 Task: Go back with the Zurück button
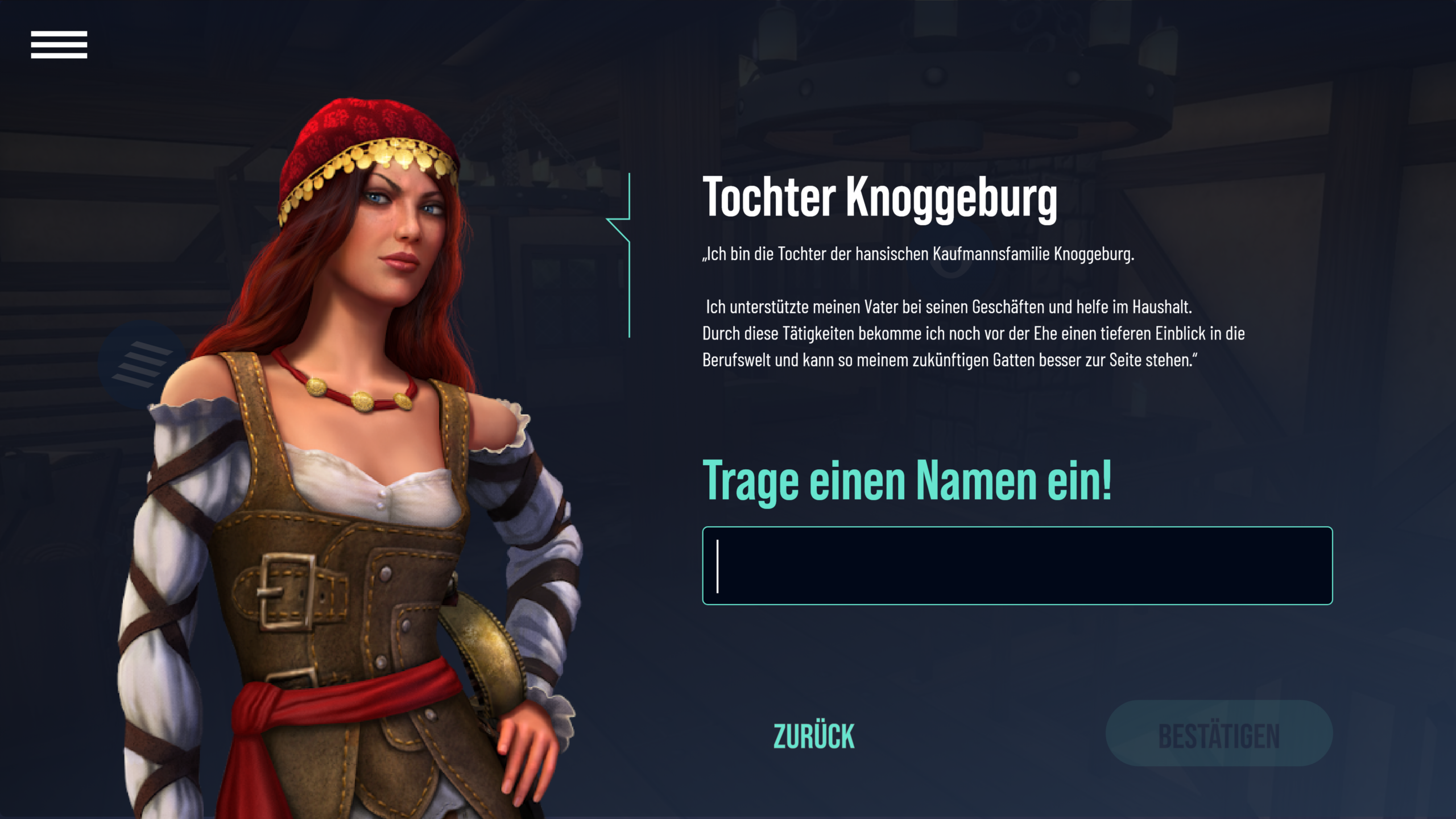(814, 736)
